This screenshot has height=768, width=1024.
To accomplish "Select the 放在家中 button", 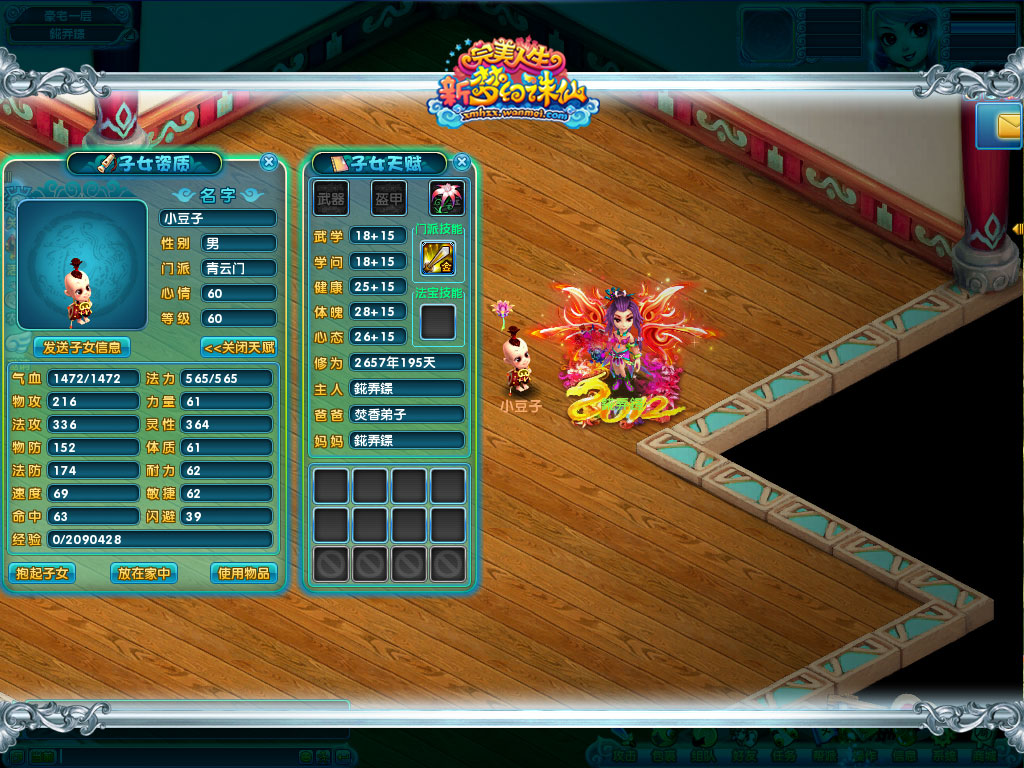I will tap(144, 573).
